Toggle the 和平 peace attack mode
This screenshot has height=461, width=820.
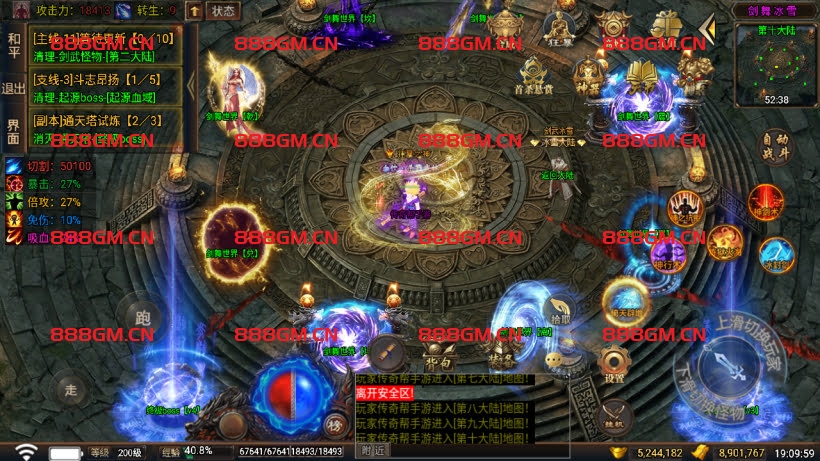click(14, 45)
